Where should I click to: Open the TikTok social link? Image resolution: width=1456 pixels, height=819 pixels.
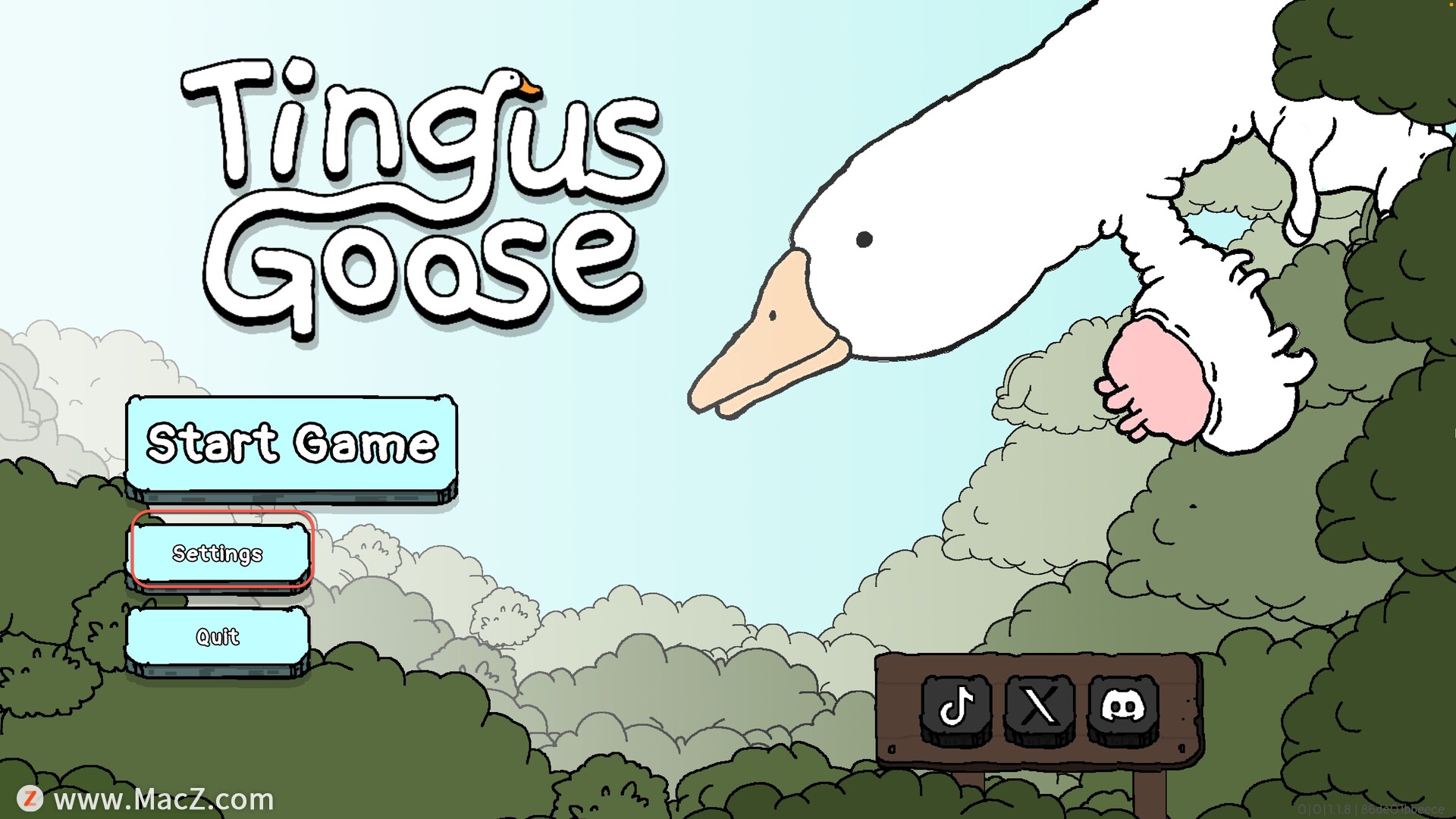pos(956,708)
